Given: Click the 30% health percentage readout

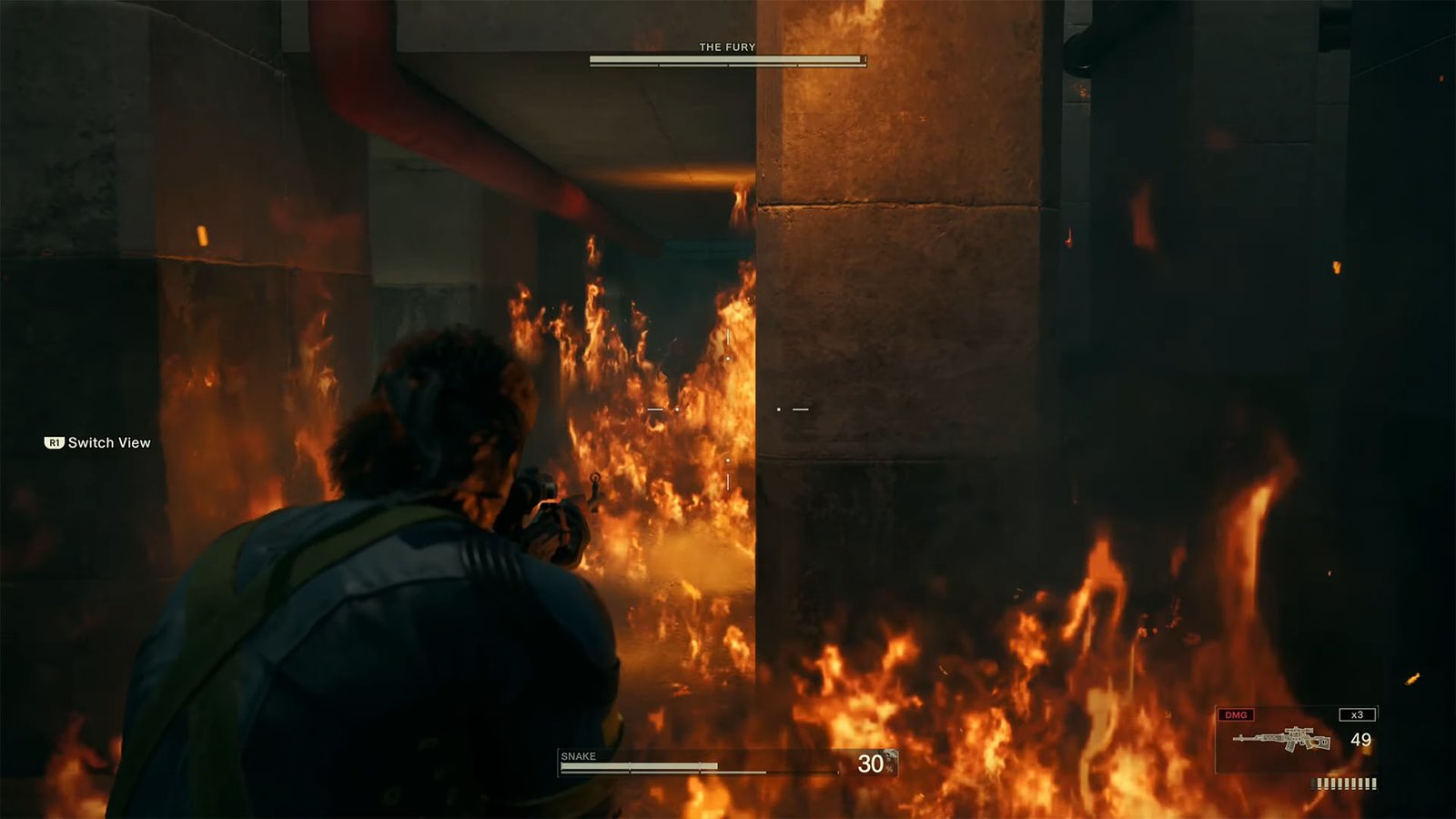Looking at the screenshot, I should 872,763.
